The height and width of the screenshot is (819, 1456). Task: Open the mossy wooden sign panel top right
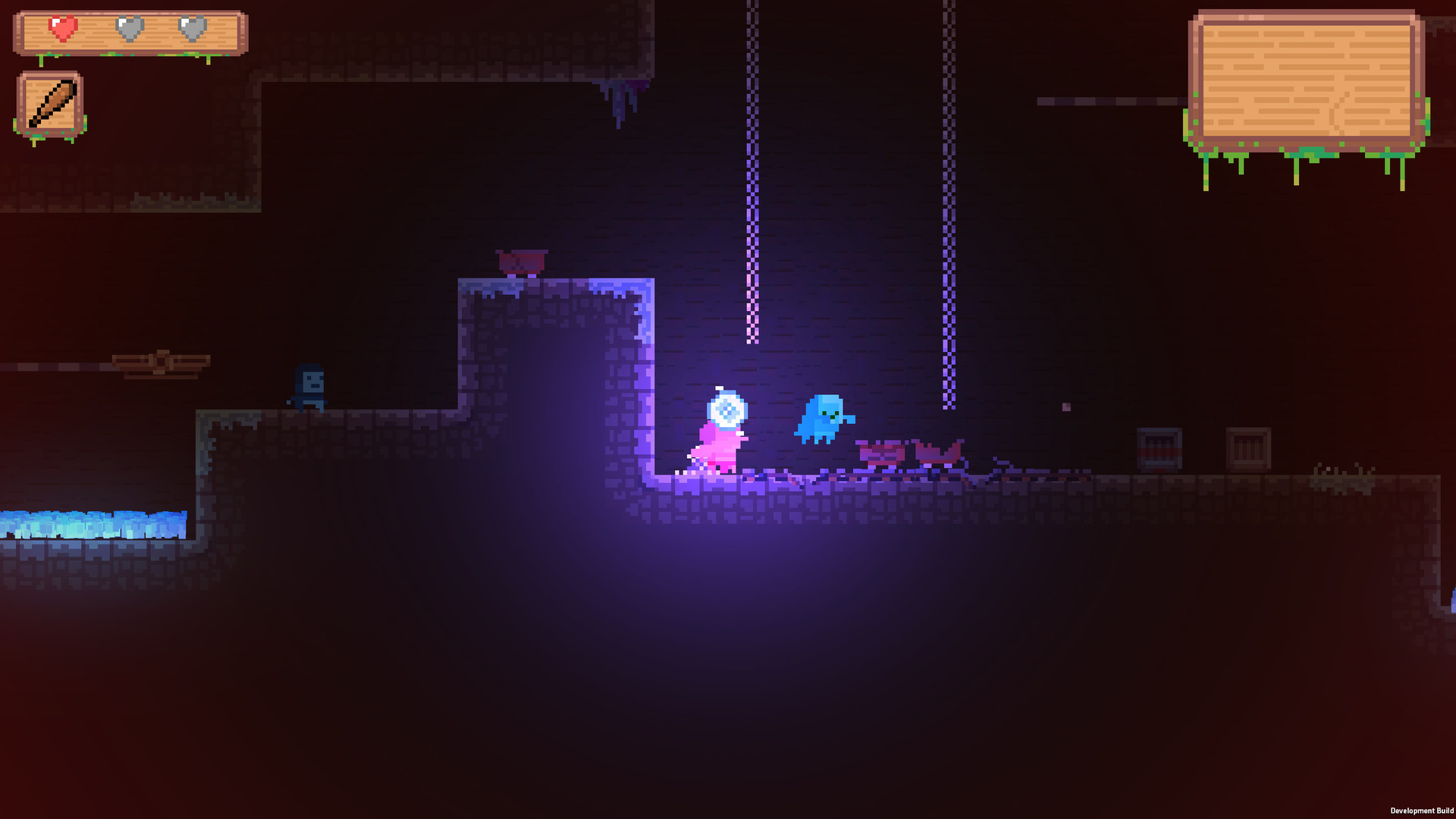(1308, 76)
